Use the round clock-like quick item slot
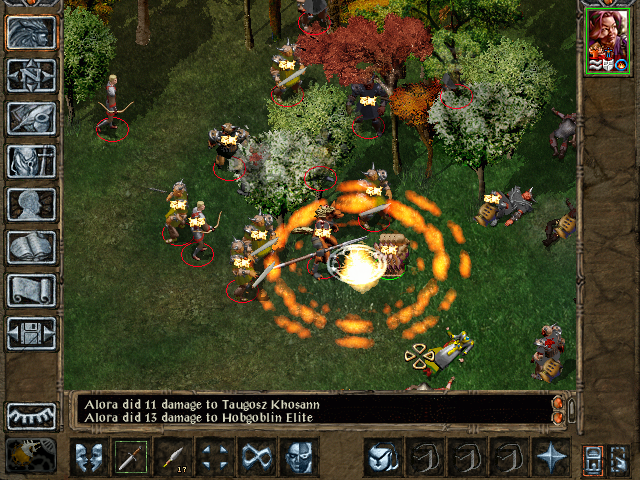Viewport: 640px width, 480px height. coord(383,457)
